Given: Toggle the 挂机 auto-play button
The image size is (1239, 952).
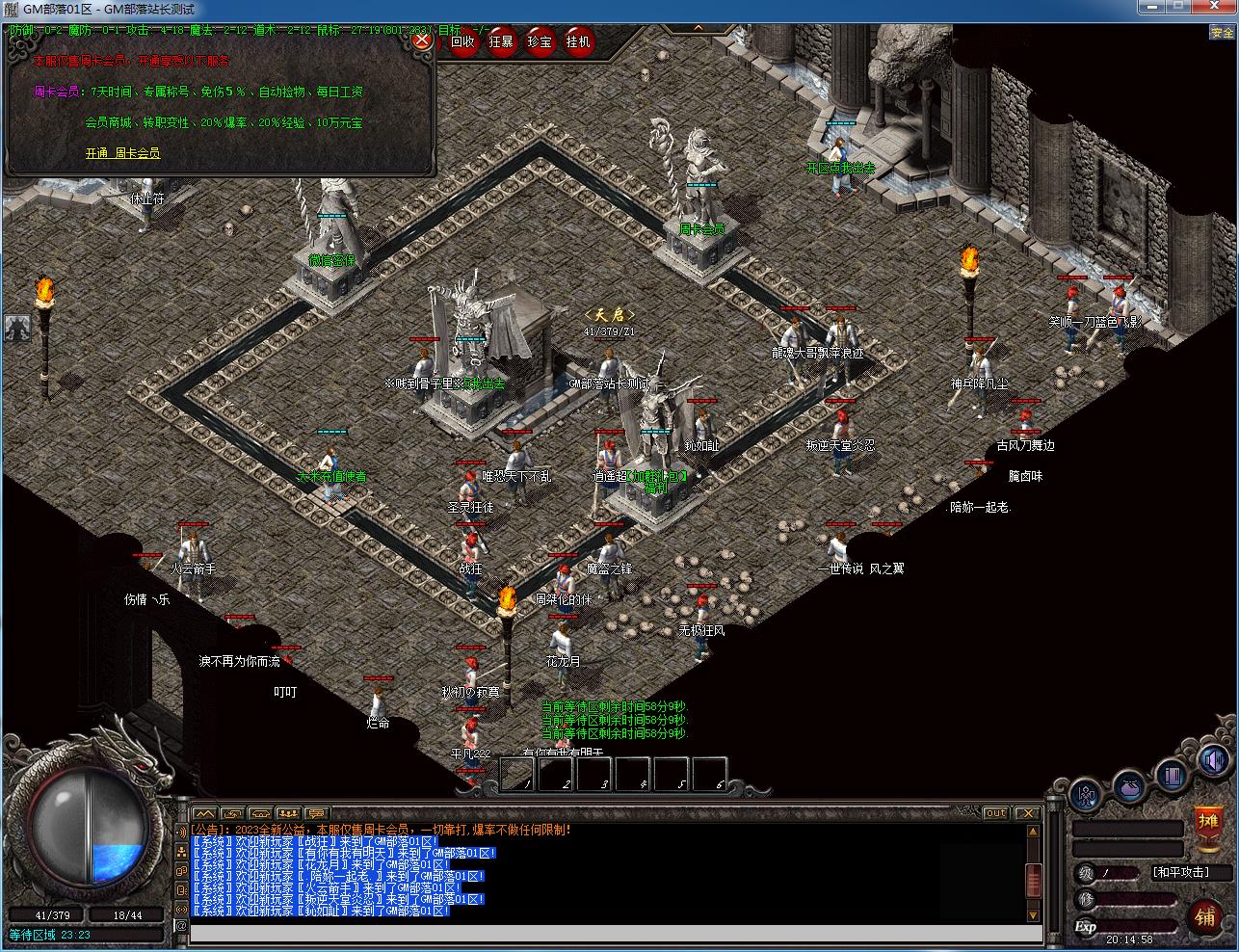Looking at the screenshot, I should point(579,41).
